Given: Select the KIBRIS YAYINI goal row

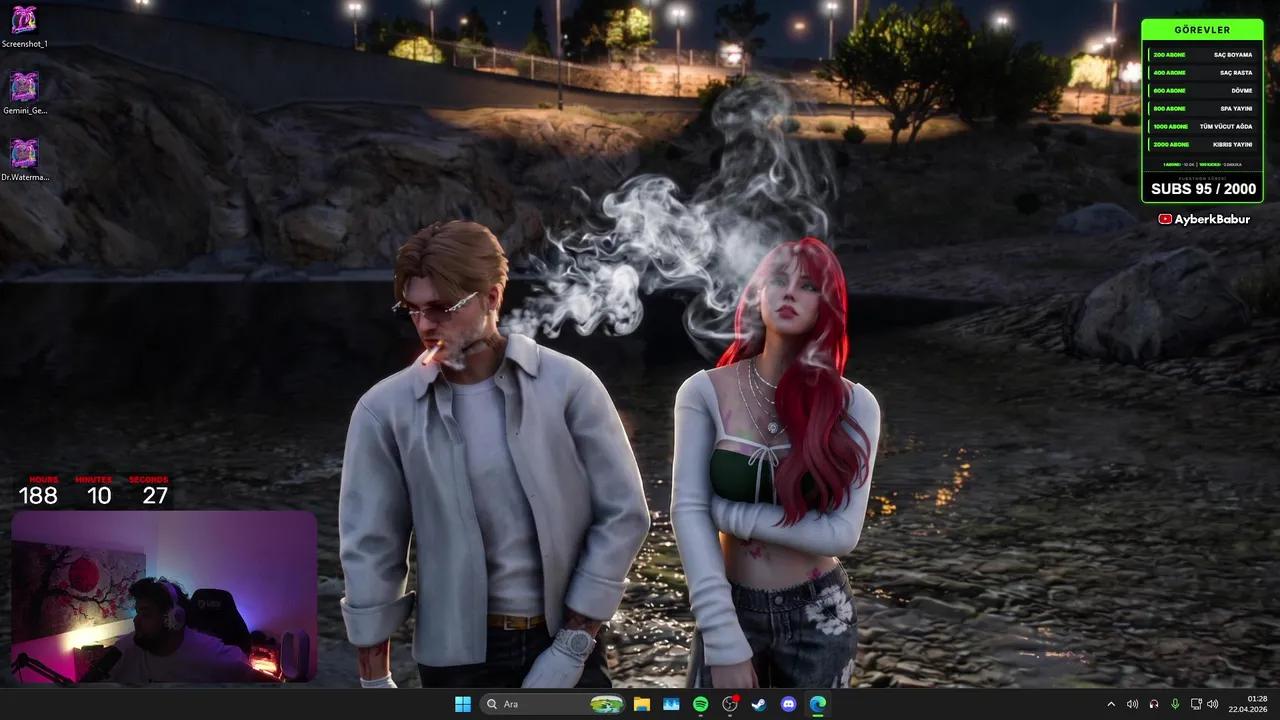Looking at the screenshot, I should (x=1202, y=144).
